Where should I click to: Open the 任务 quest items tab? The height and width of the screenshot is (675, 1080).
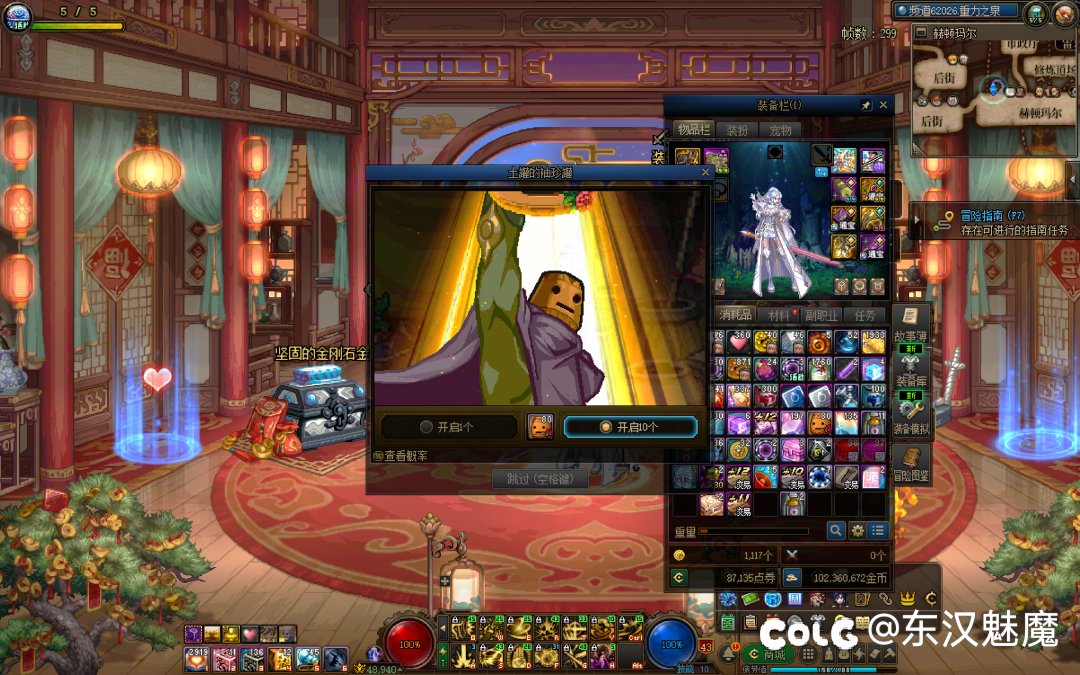coord(865,315)
